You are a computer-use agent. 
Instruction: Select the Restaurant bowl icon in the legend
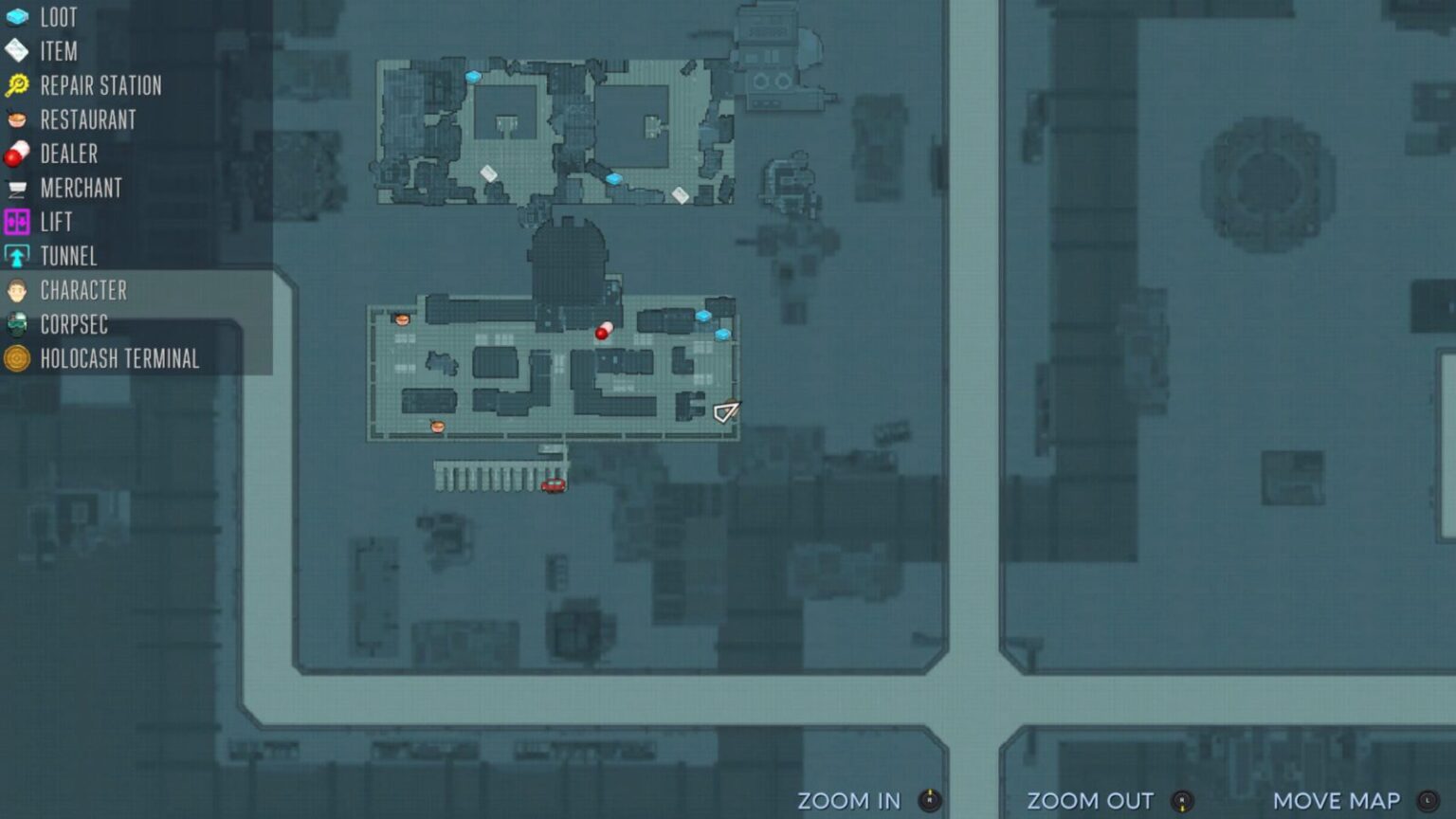16,119
